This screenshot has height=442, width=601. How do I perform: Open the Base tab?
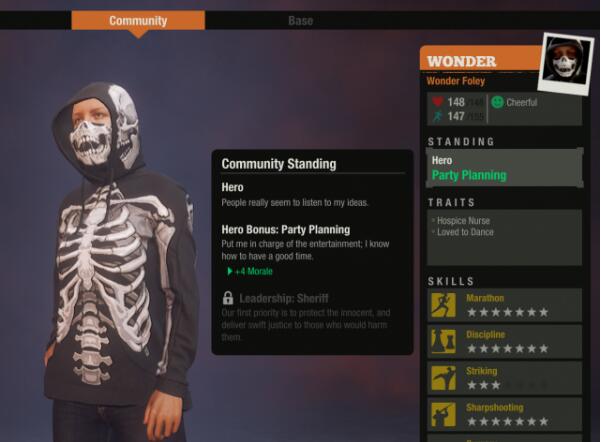point(300,21)
